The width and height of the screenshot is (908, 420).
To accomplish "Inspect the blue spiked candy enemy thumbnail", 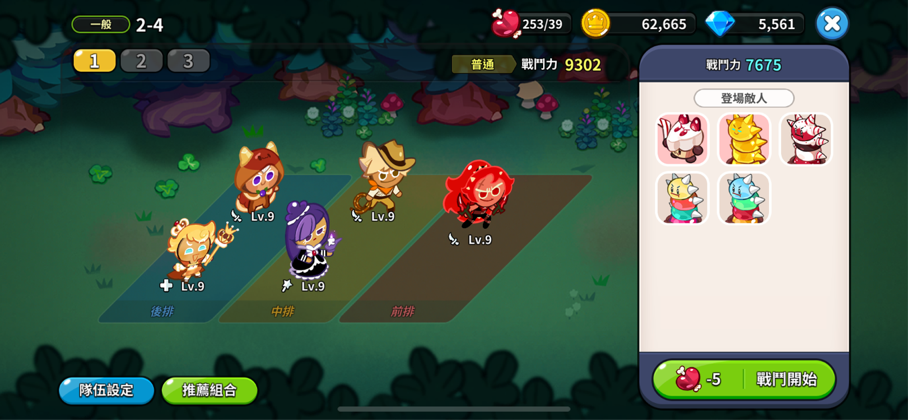I will (744, 198).
